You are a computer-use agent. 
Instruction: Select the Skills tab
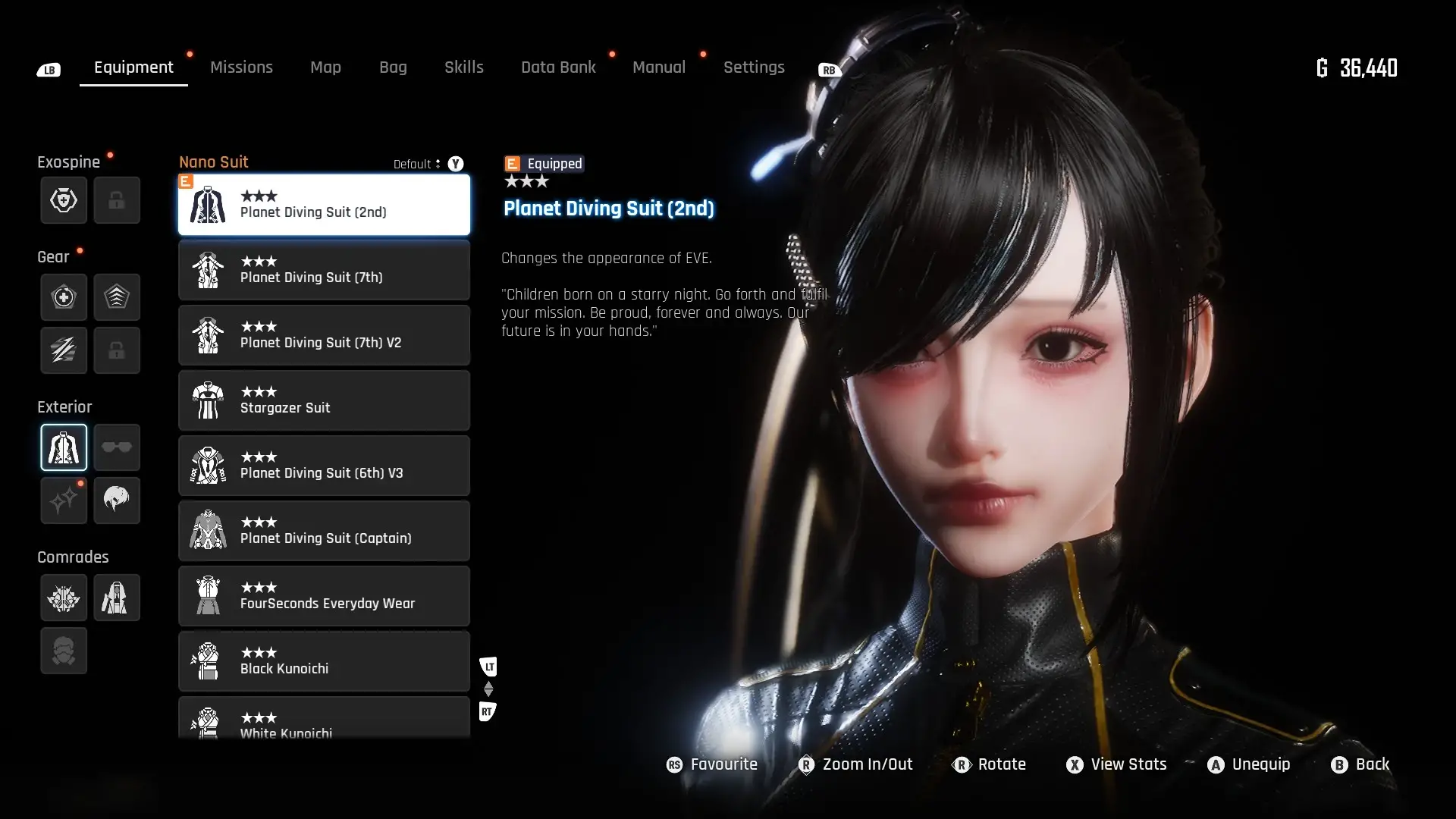coord(463,67)
